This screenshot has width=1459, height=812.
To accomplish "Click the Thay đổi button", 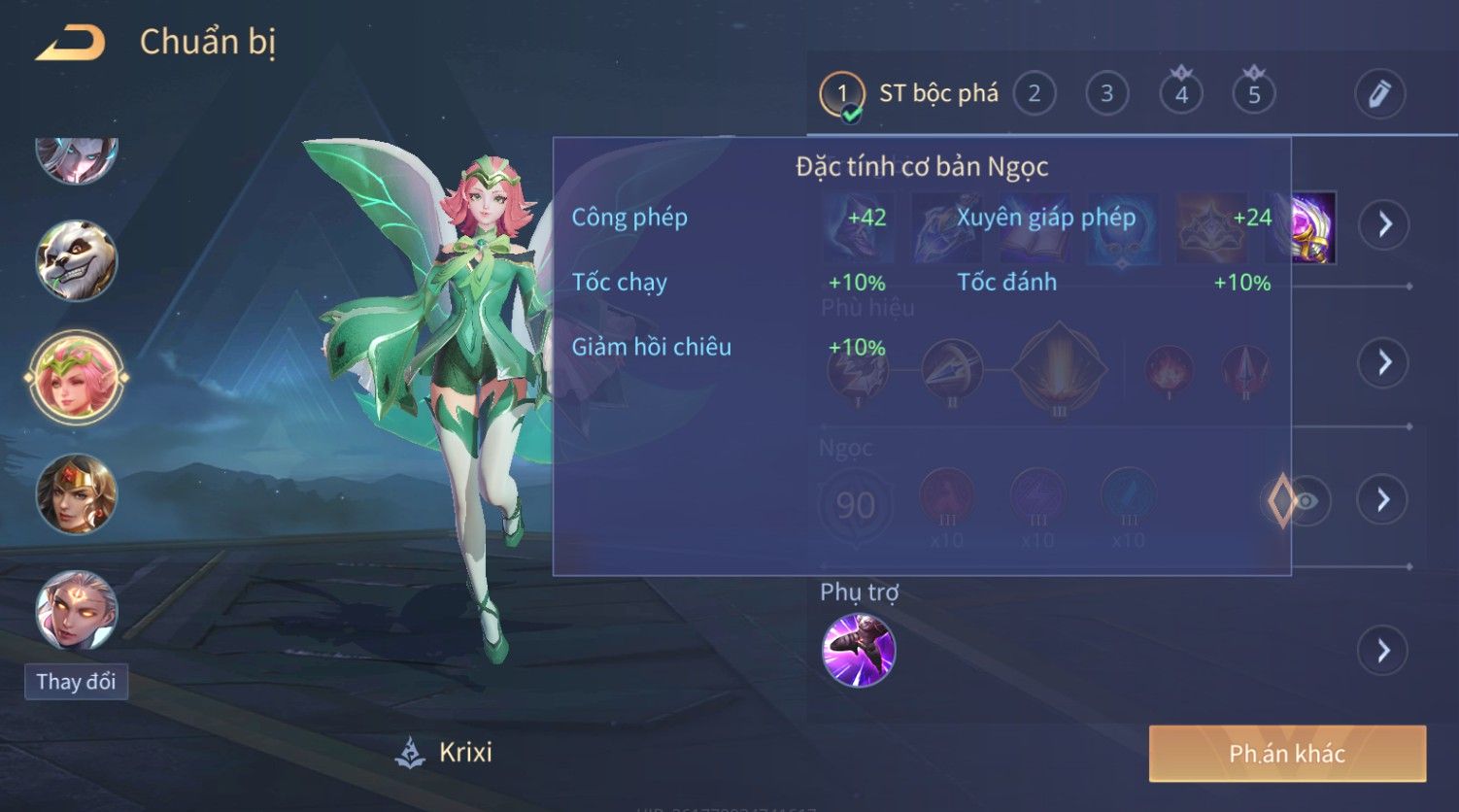I will 76,682.
